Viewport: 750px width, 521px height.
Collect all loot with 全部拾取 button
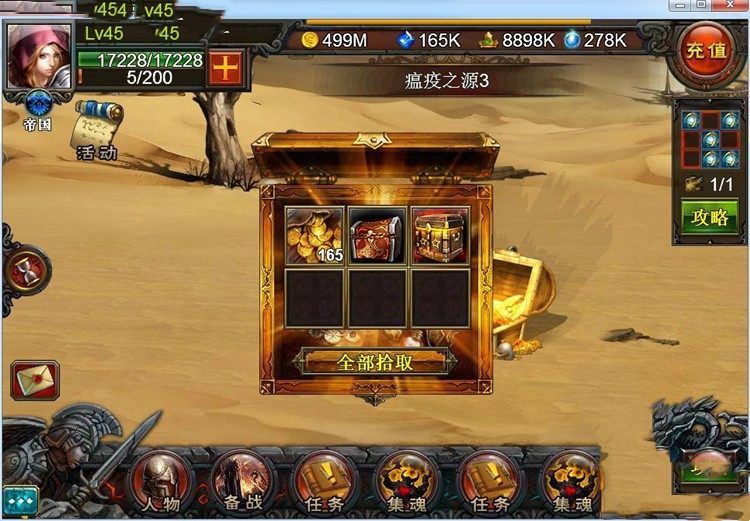click(x=374, y=361)
